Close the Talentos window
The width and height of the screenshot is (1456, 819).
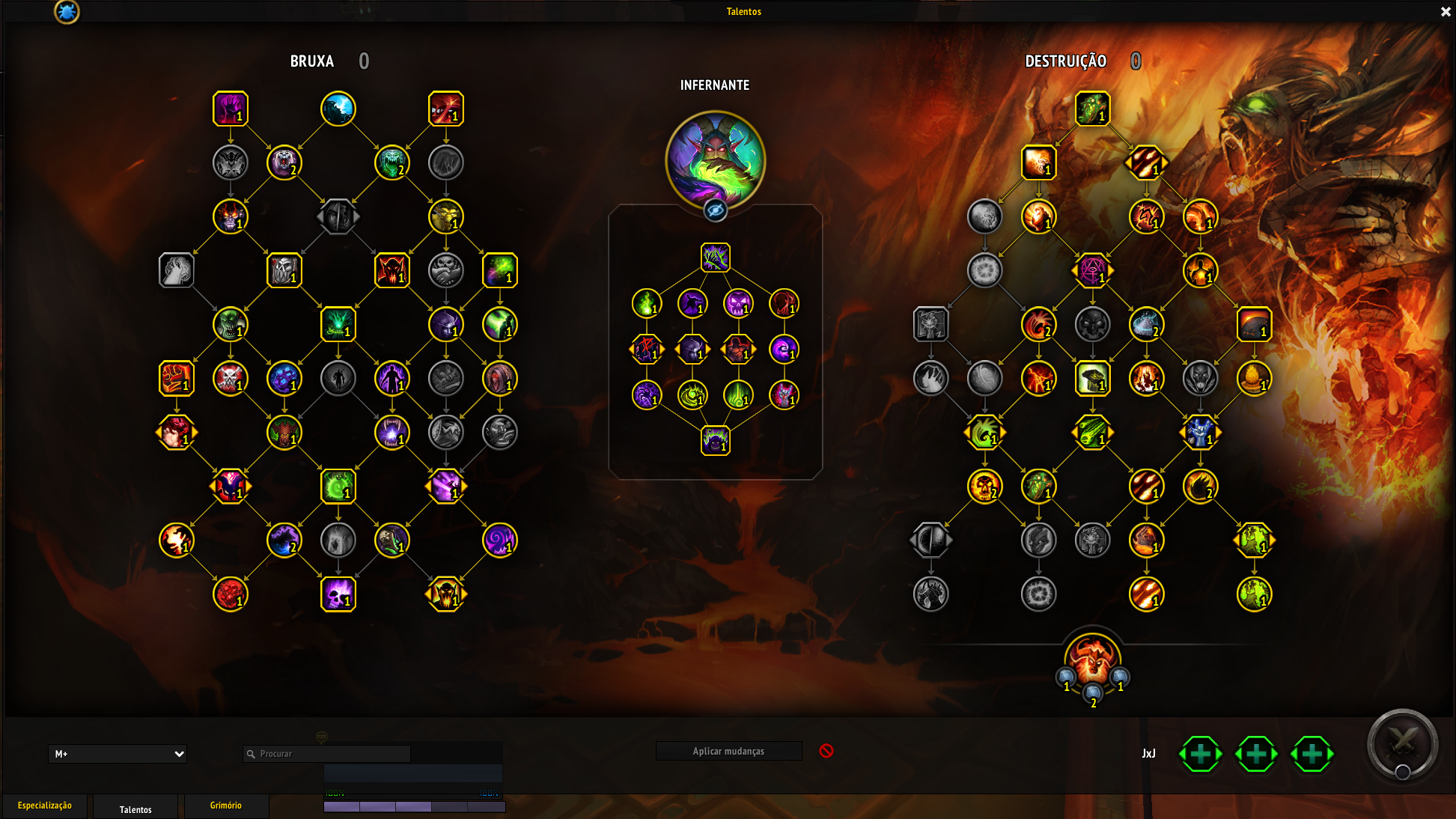[1446, 11]
